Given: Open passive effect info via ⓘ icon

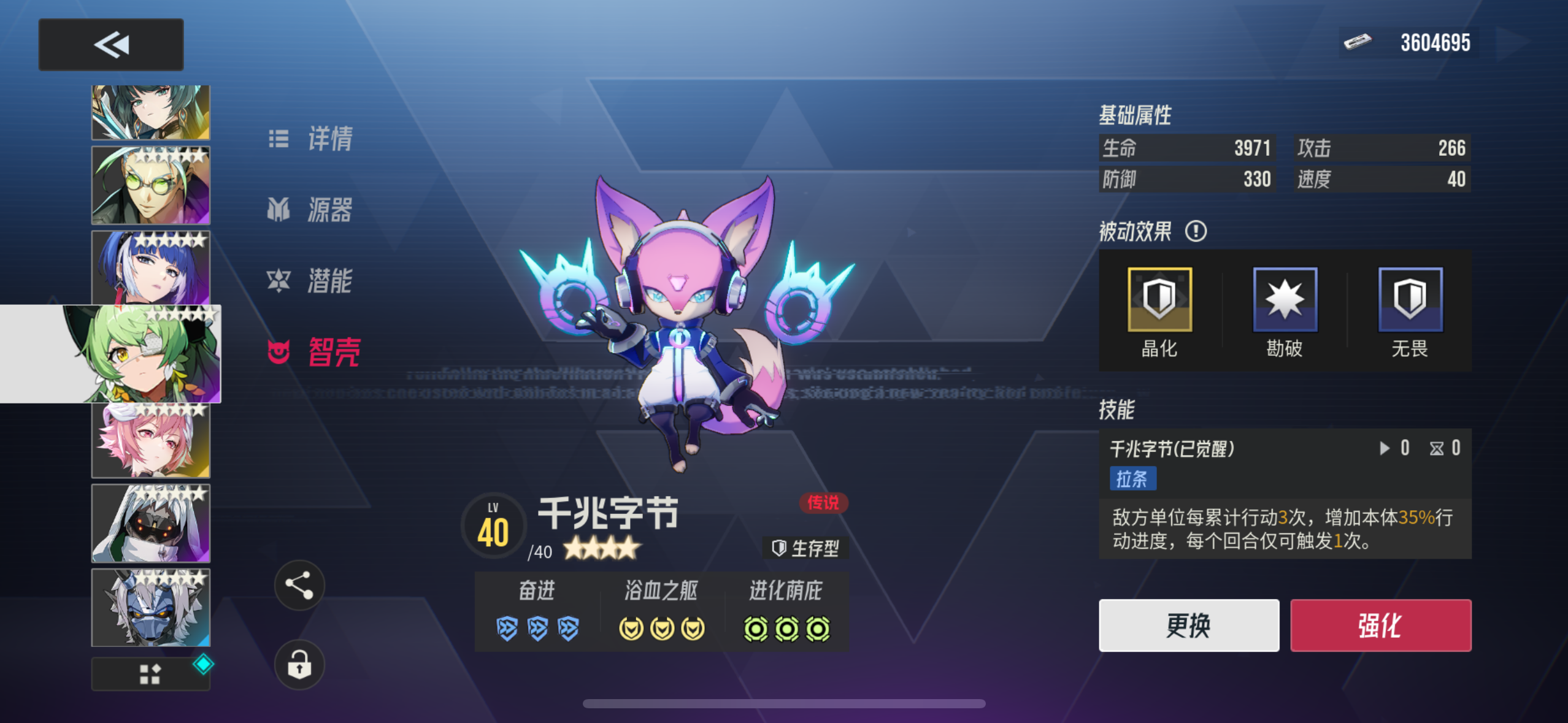Looking at the screenshot, I should tap(1195, 232).
